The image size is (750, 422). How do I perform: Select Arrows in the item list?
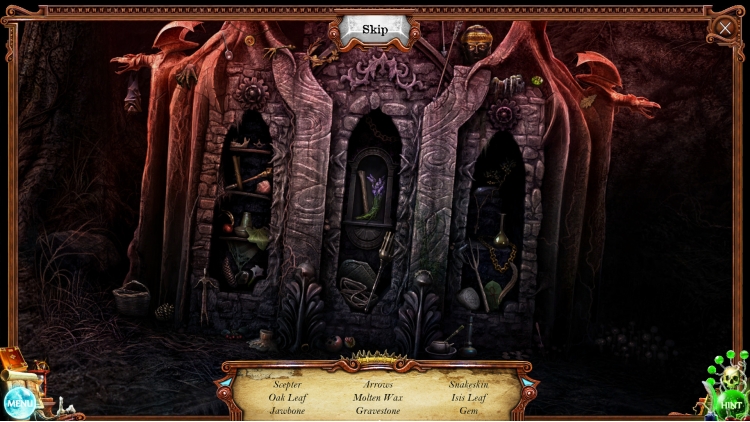coord(378,384)
